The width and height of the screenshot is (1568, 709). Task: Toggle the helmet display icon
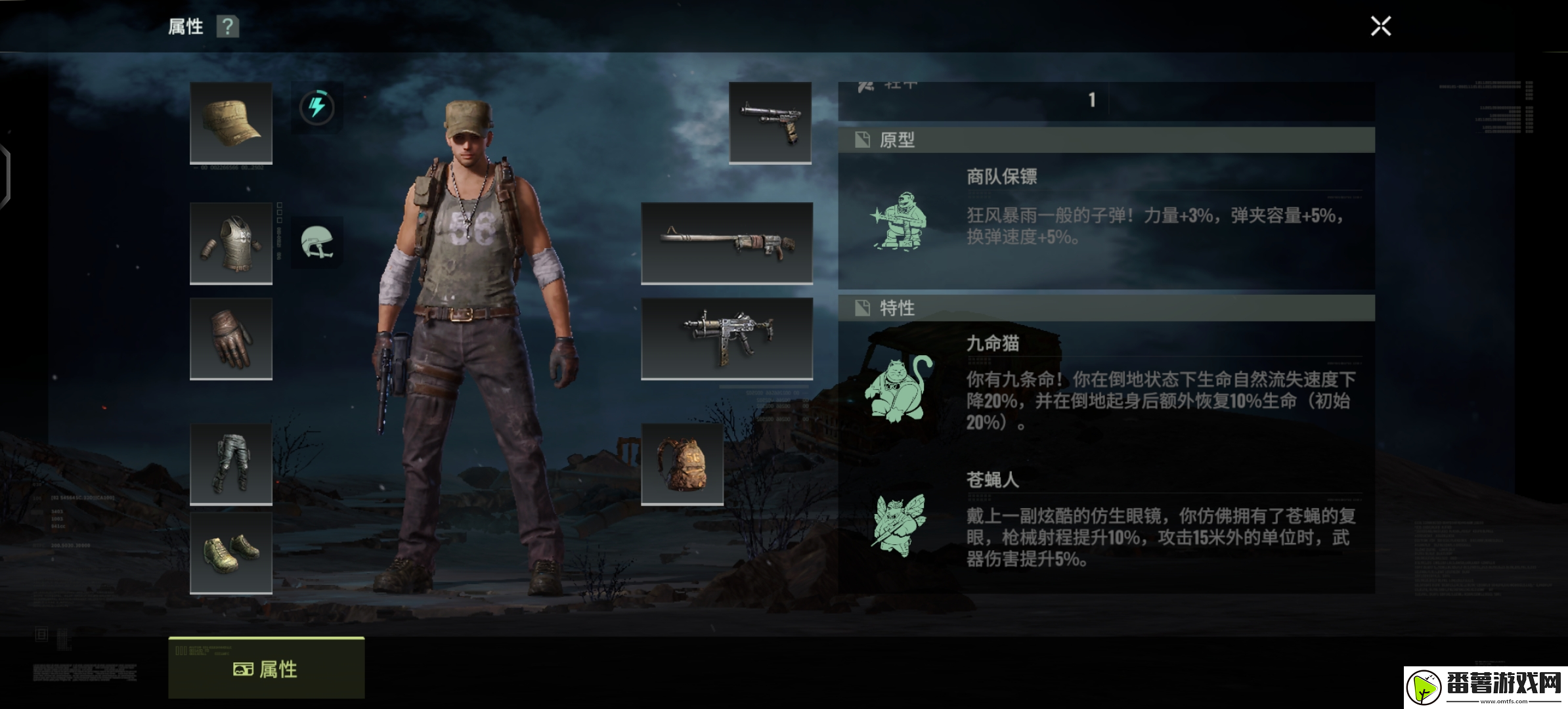pyautogui.click(x=316, y=242)
